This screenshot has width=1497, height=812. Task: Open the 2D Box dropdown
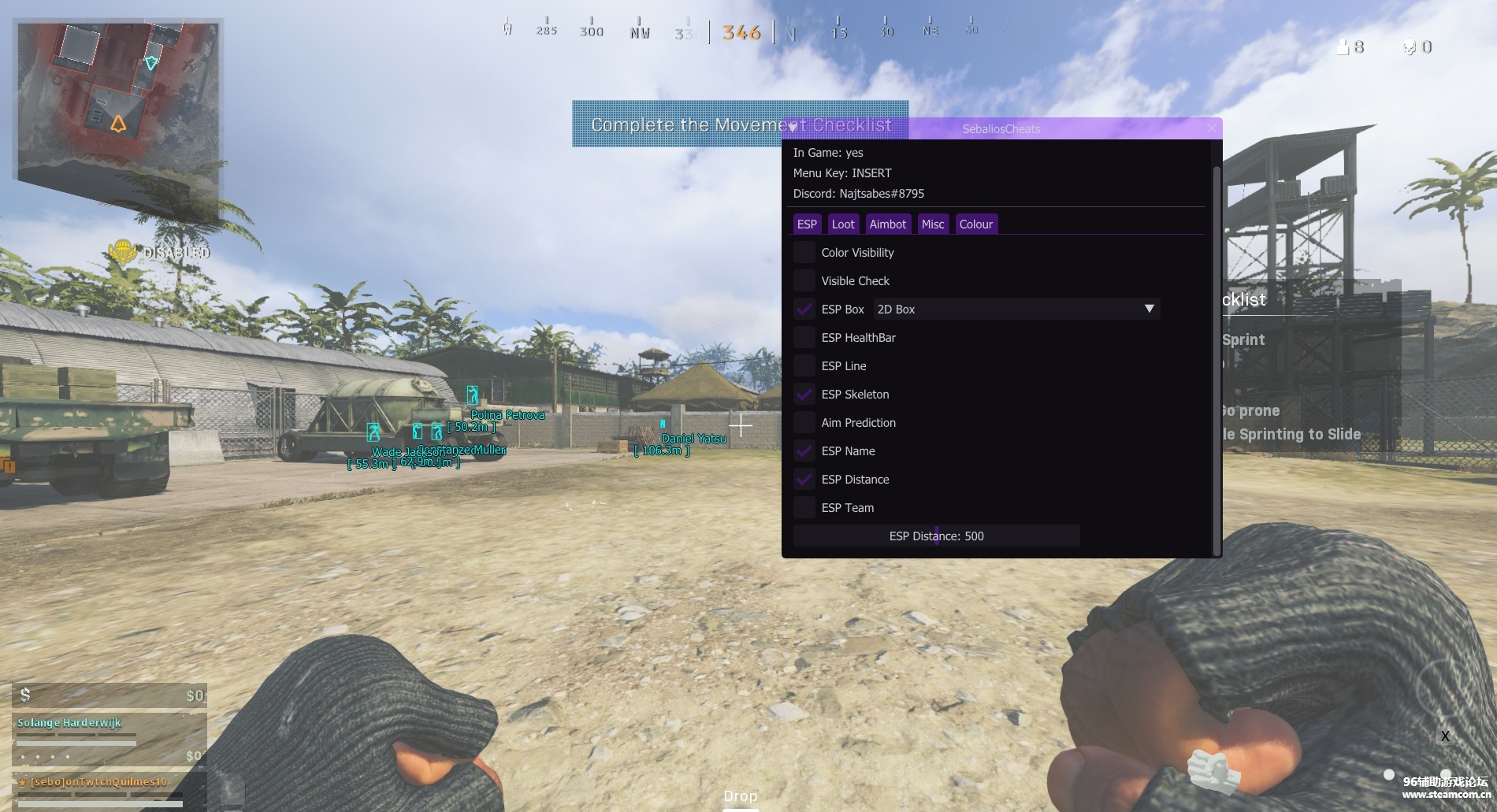pyautogui.click(x=1016, y=310)
